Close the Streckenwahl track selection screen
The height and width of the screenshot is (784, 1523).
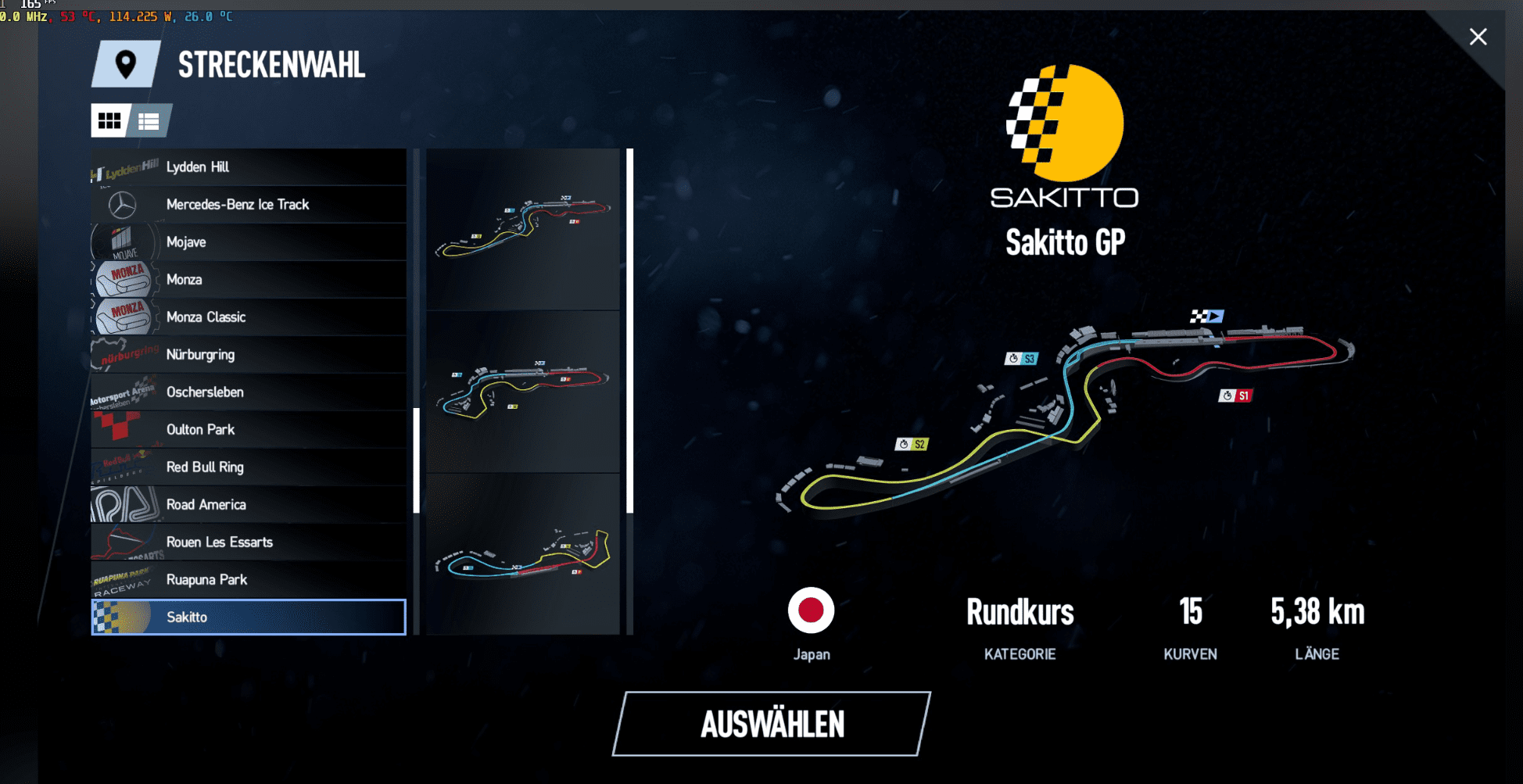click(x=1478, y=37)
